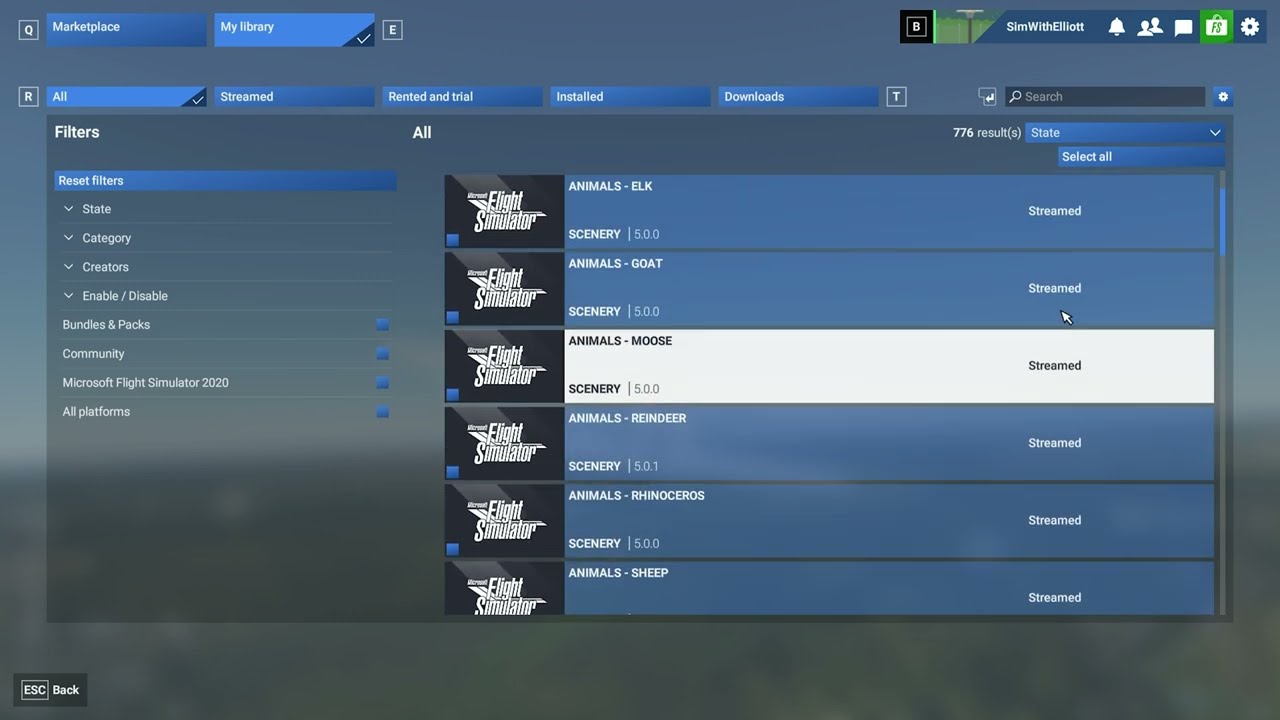
Task: Toggle the Community filter checkbox
Action: coord(382,354)
